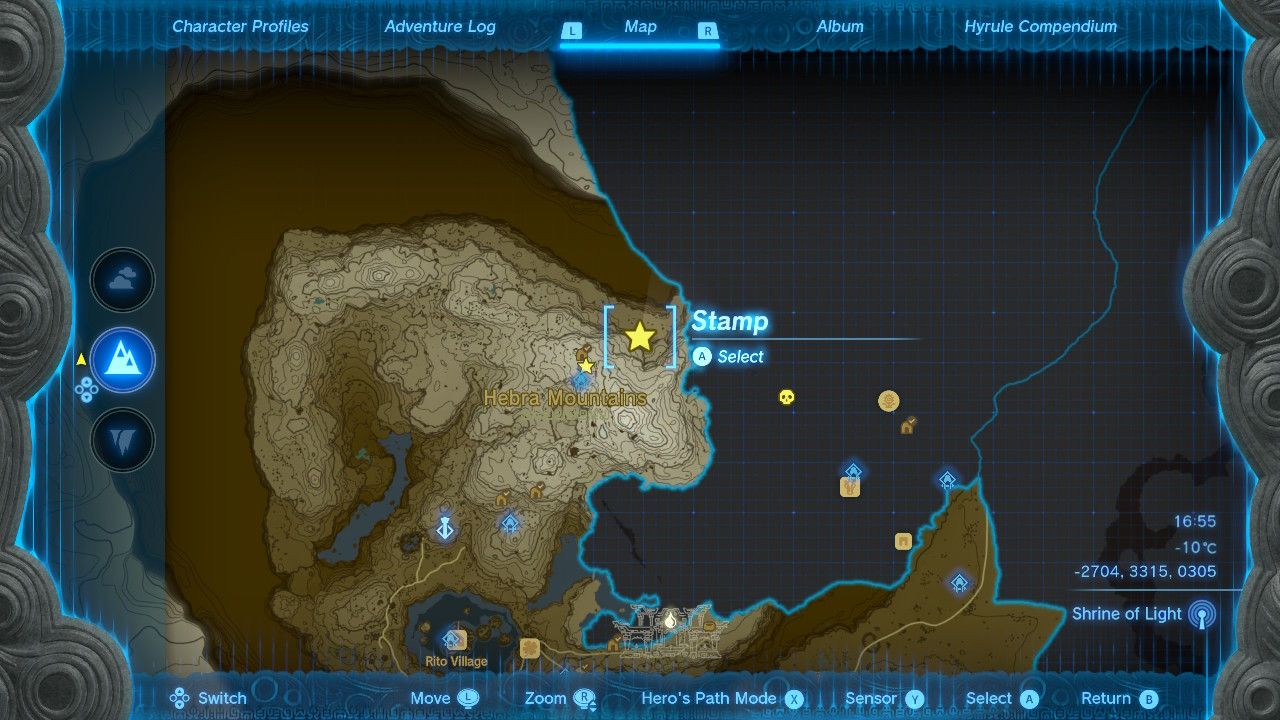Select the clover-leaf icon near Rito Village
The image size is (1280, 720).
530,648
